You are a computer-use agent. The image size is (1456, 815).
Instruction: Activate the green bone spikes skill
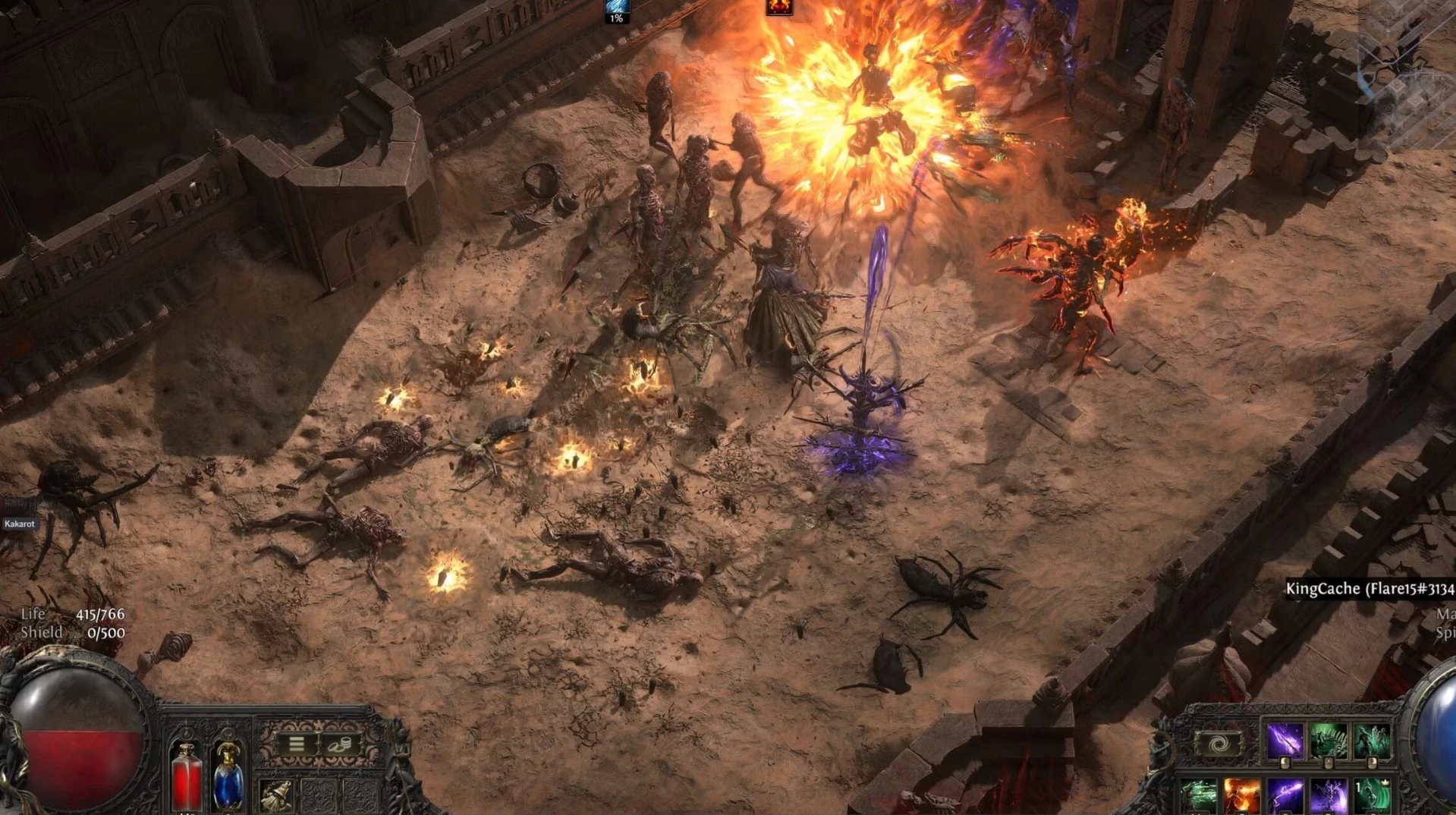click(x=1329, y=741)
